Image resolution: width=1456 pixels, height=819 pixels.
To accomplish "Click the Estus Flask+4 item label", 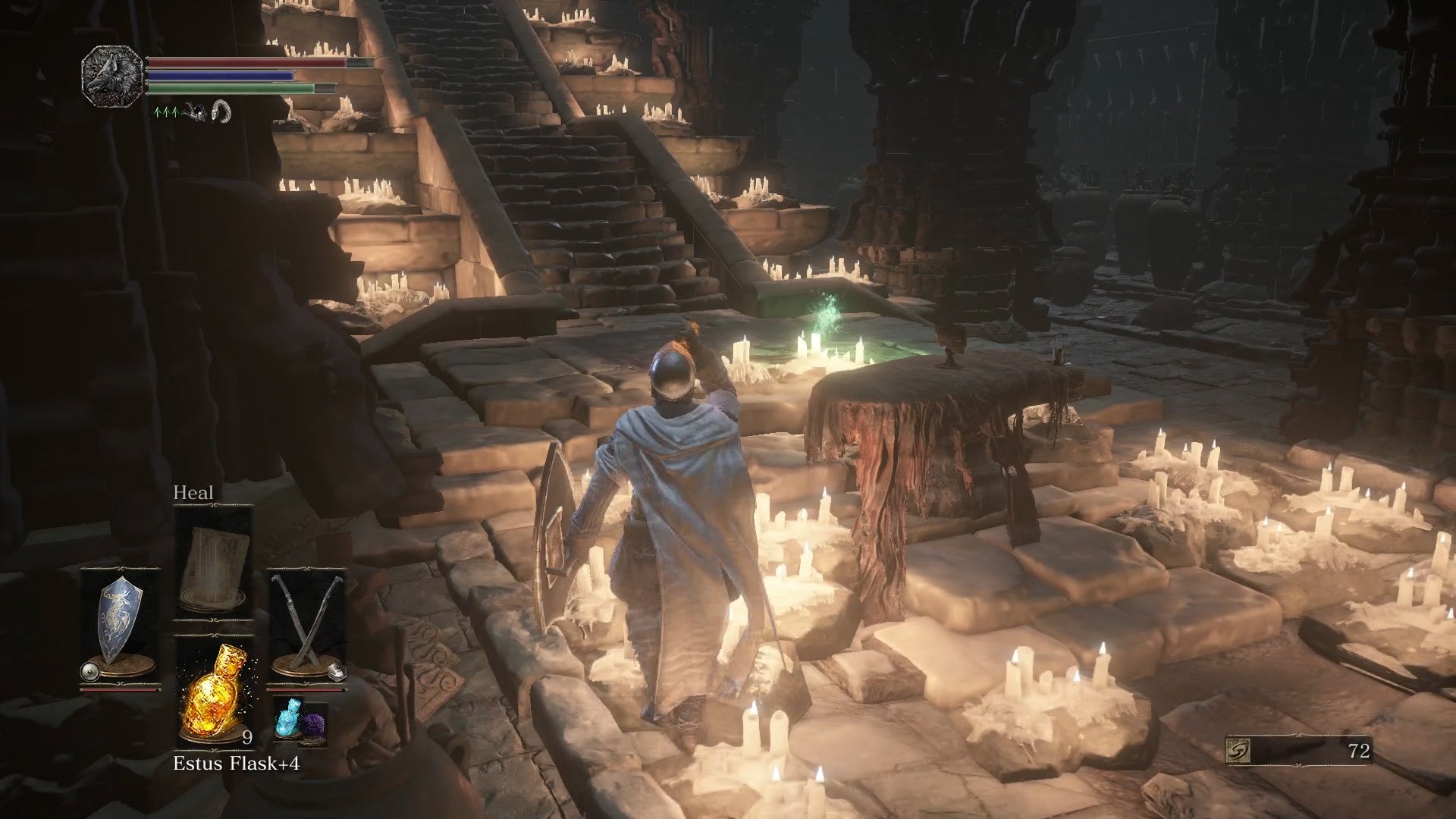I will click(238, 763).
